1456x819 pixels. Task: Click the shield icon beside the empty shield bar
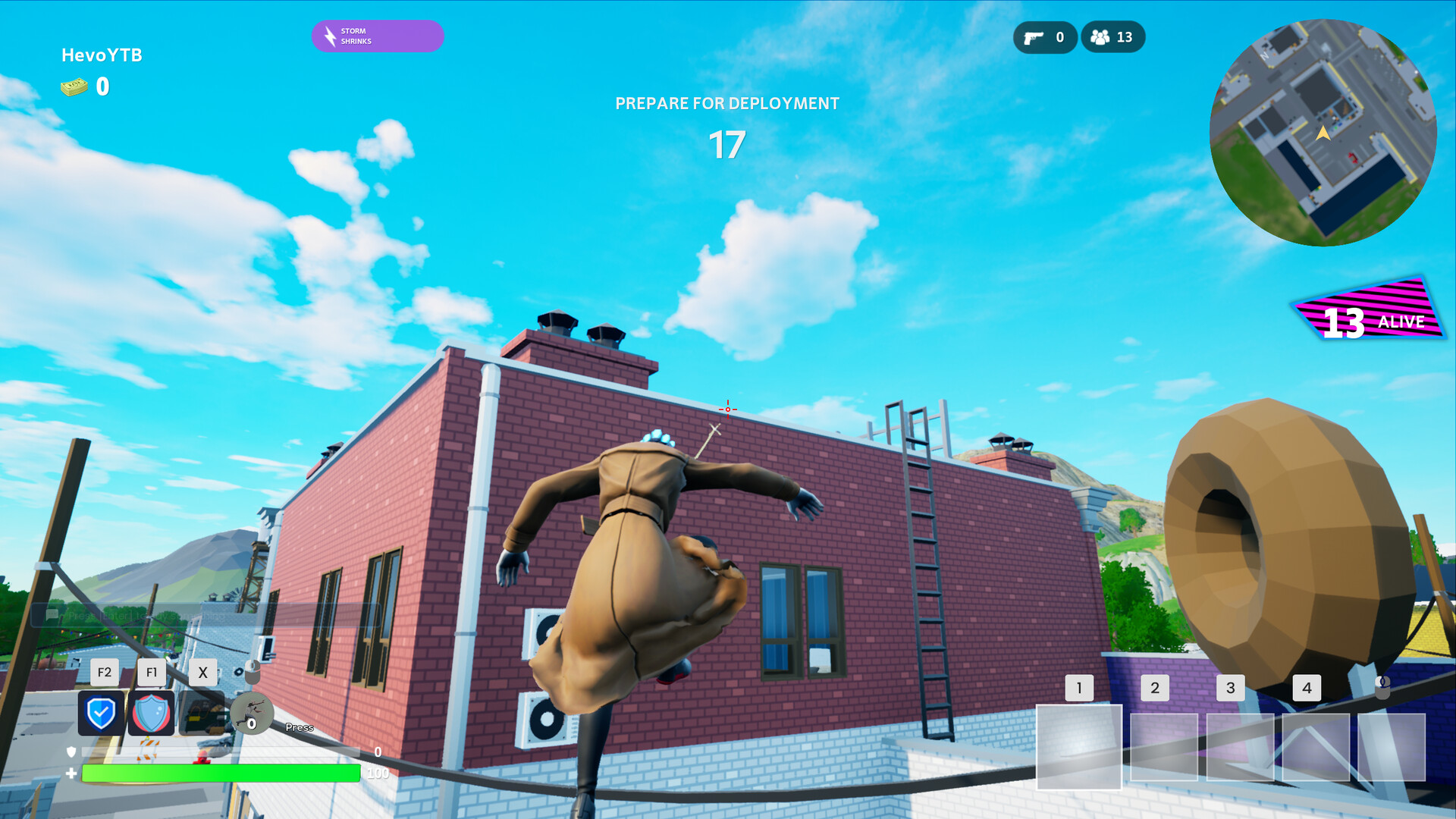tap(70, 753)
